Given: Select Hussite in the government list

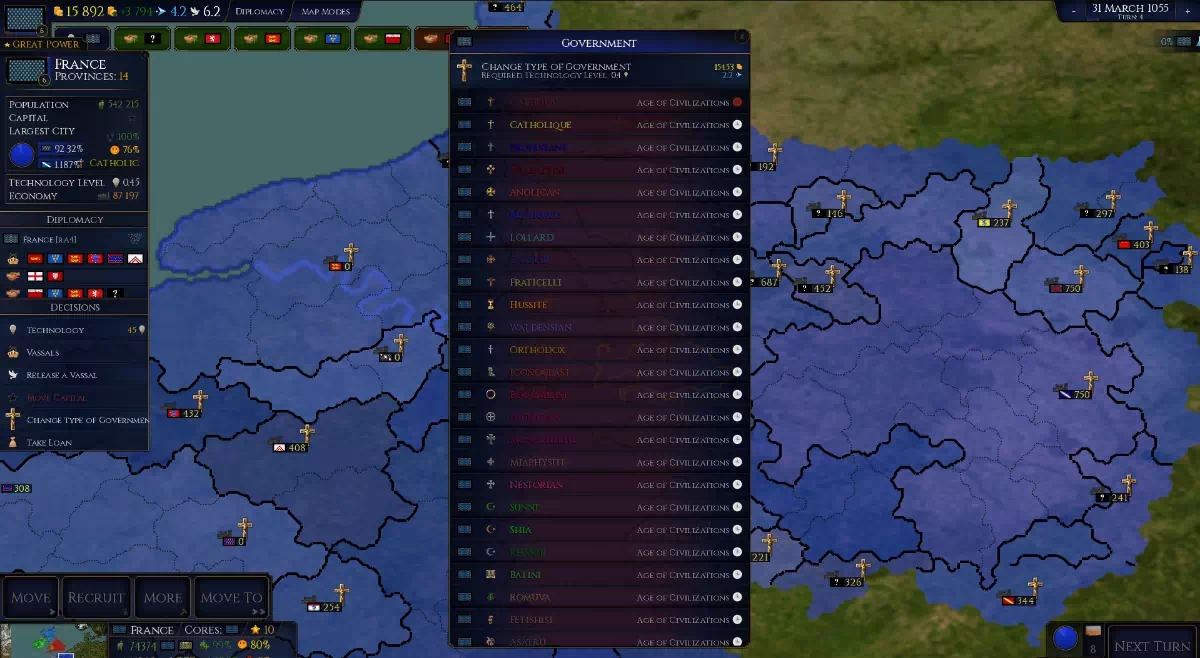Looking at the screenshot, I should click(x=600, y=305).
